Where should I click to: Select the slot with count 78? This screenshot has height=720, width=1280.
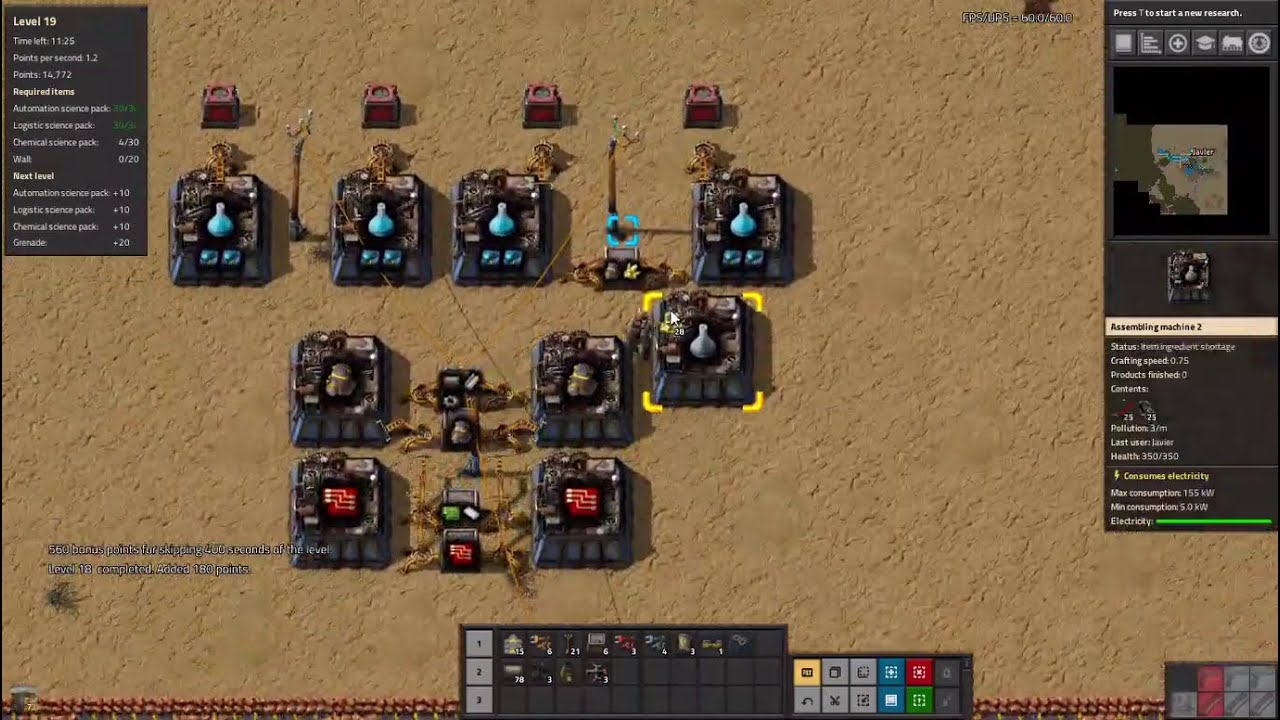(513, 673)
